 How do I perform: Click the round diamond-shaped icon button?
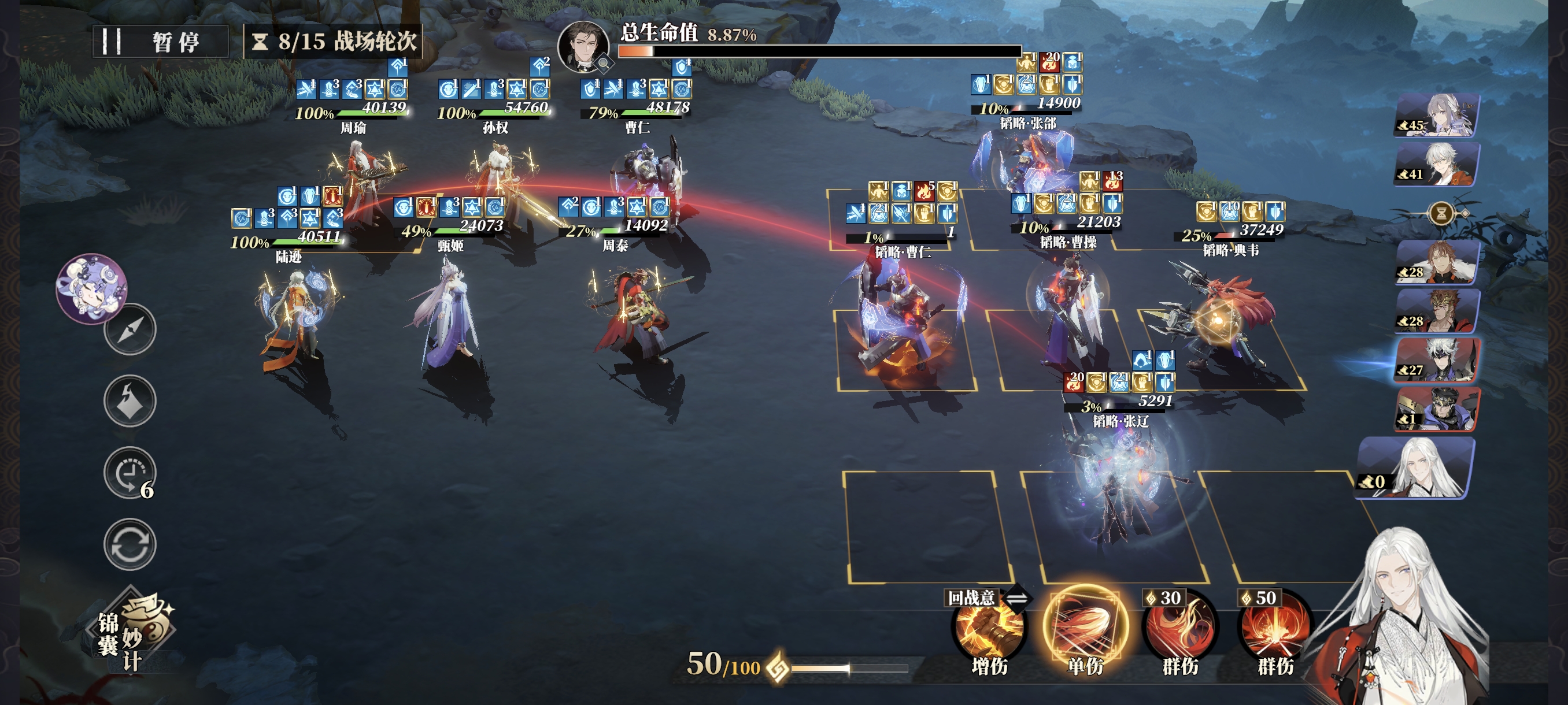pyautogui.click(x=130, y=401)
